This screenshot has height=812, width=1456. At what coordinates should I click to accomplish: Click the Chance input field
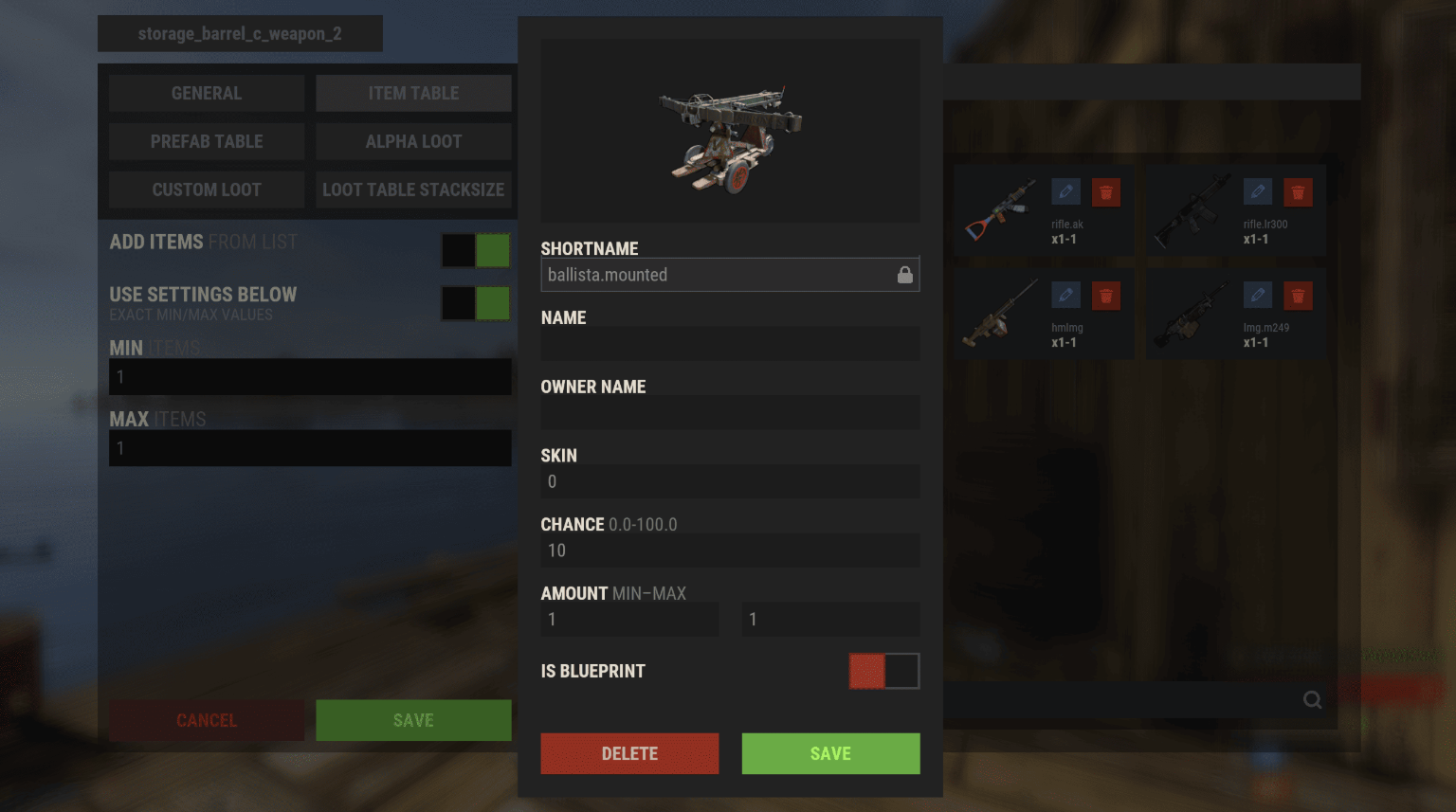730,550
